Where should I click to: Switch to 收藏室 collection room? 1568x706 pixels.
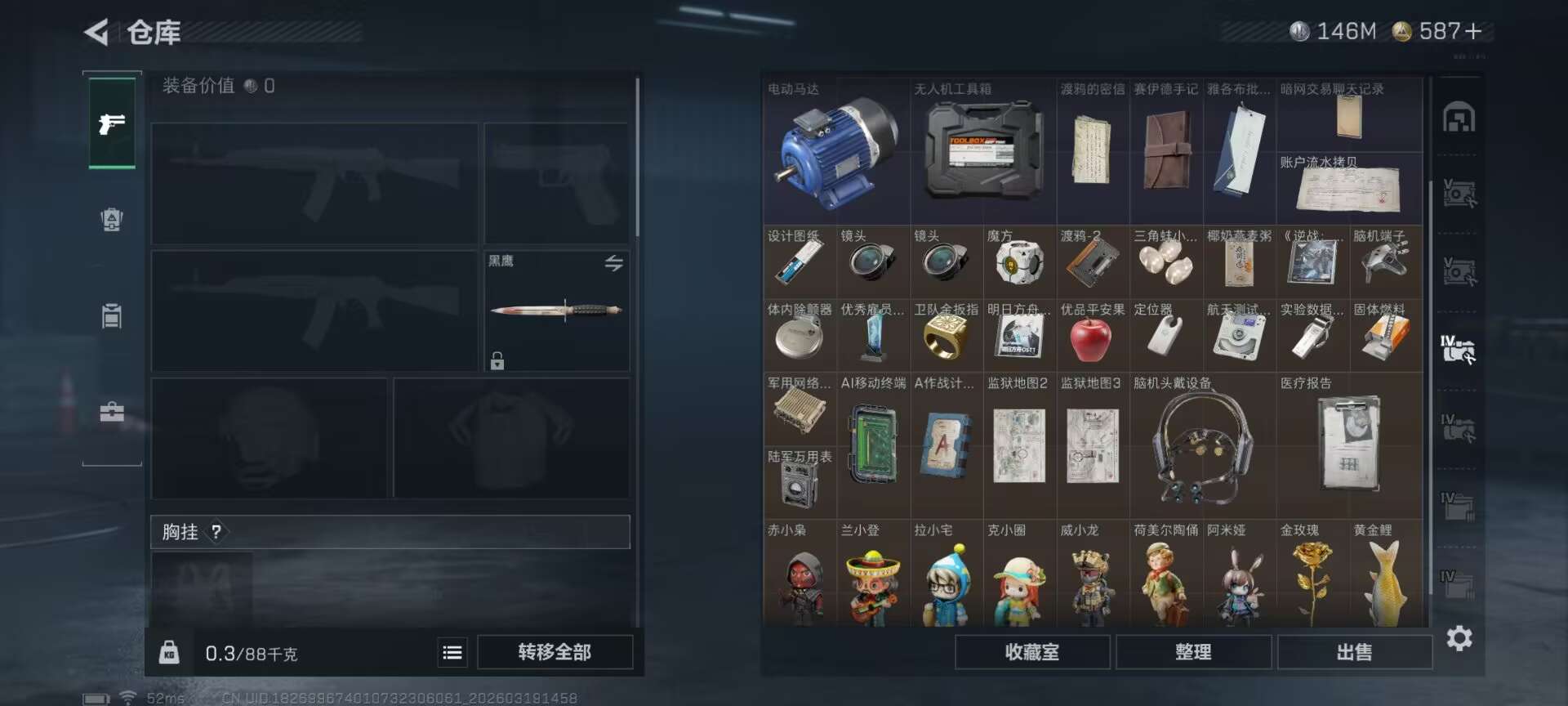[x=1031, y=652]
